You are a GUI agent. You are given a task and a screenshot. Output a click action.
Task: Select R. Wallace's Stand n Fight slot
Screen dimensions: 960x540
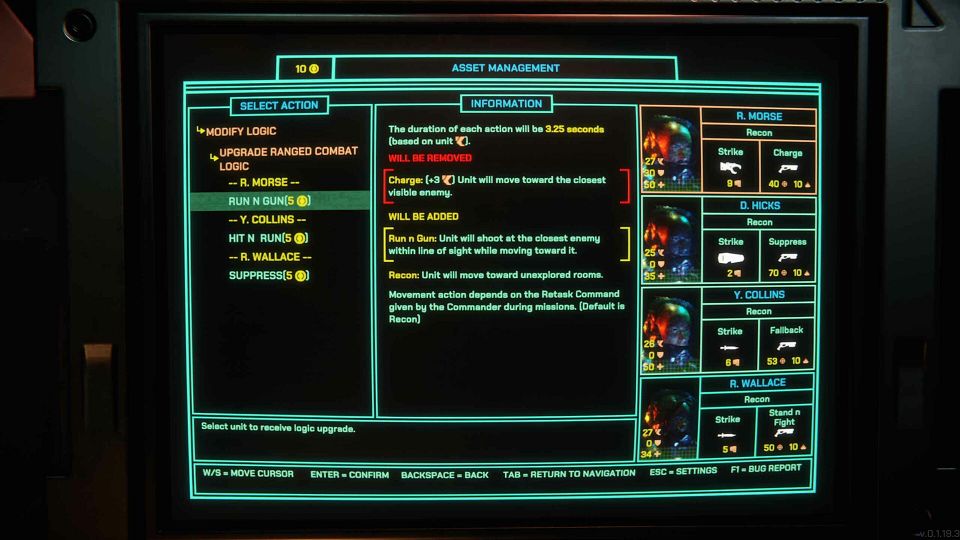(x=784, y=432)
